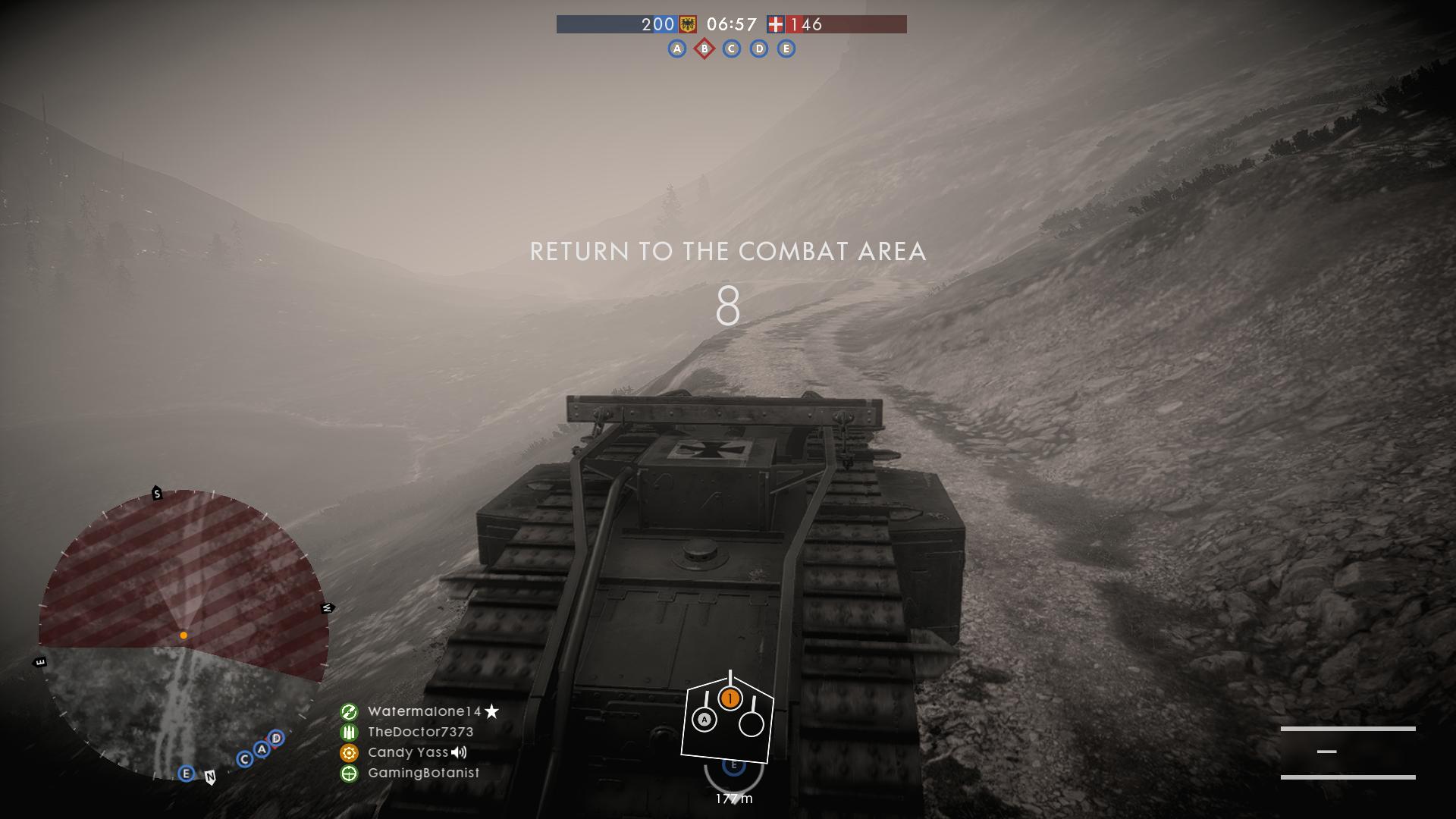Click the C objective marker on minimap
The width and height of the screenshot is (1456, 819).
(244, 759)
